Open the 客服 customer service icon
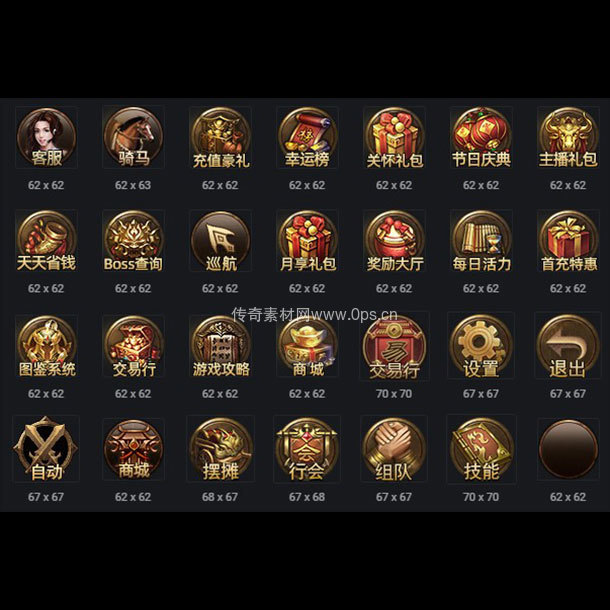 coord(46,138)
